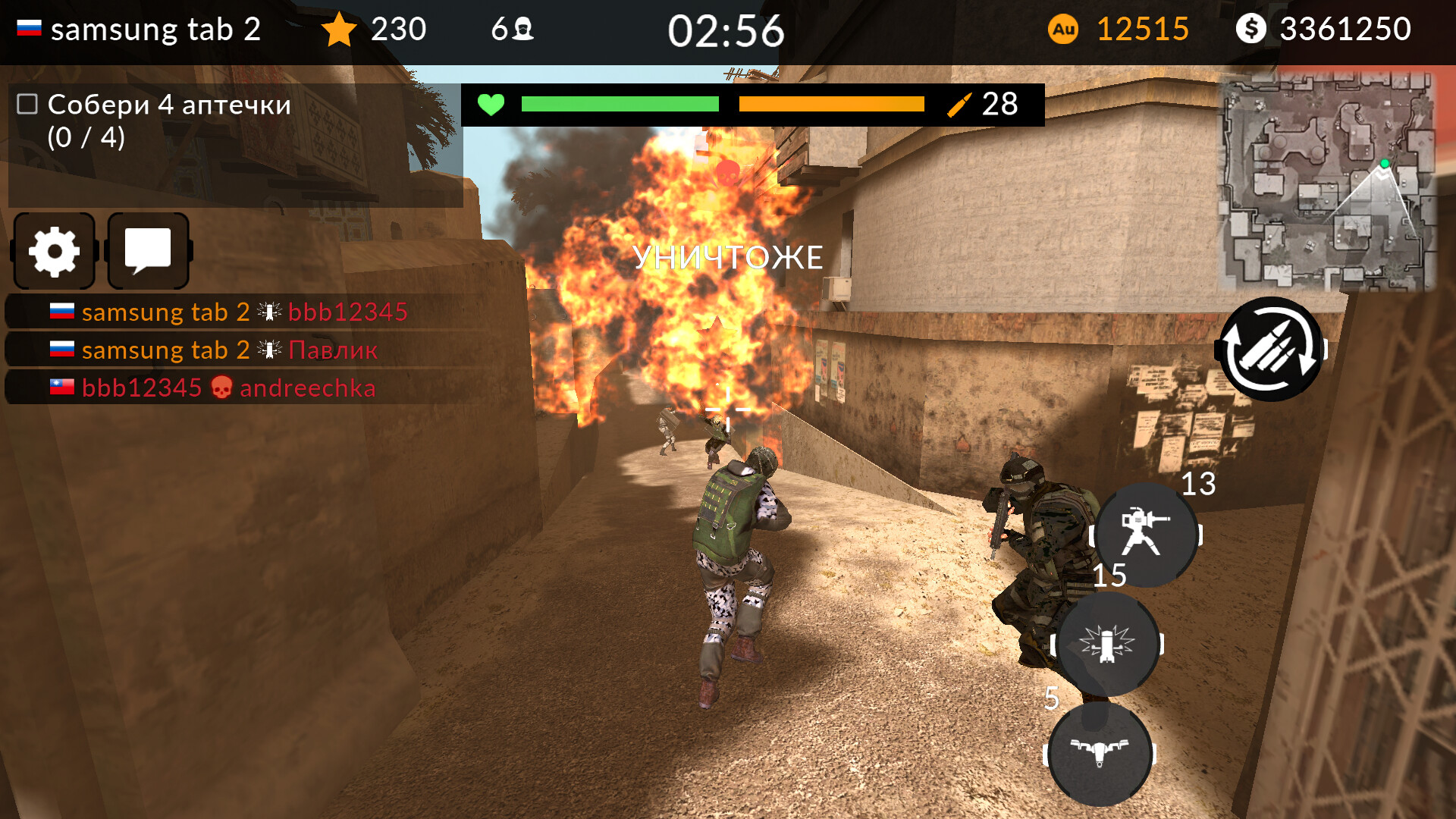The image size is (1456, 819).
Task: Tap the star rating icon showing 230
Action: pyautogui.click(x=339, y=30)
